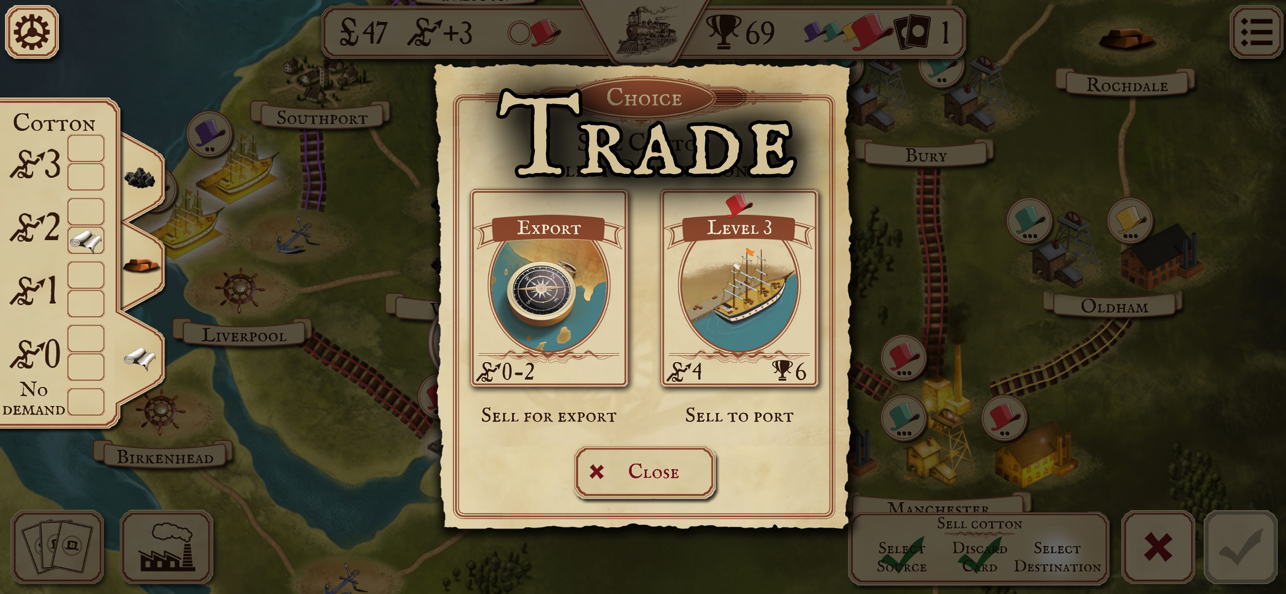Cancel action with the red X

click(x=1158, y=547)
